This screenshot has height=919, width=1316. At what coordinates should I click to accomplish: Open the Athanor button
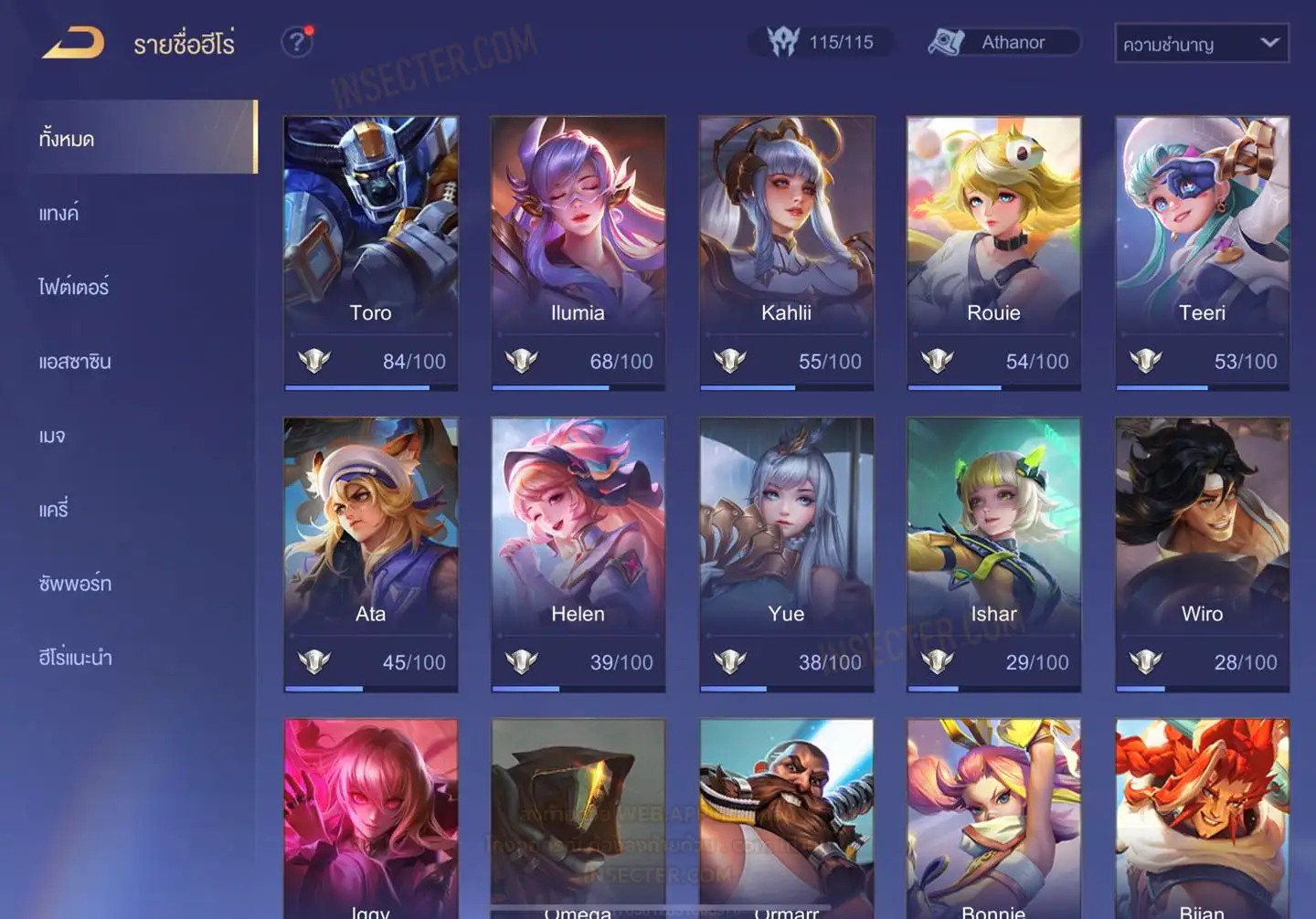pos(1003,42)
